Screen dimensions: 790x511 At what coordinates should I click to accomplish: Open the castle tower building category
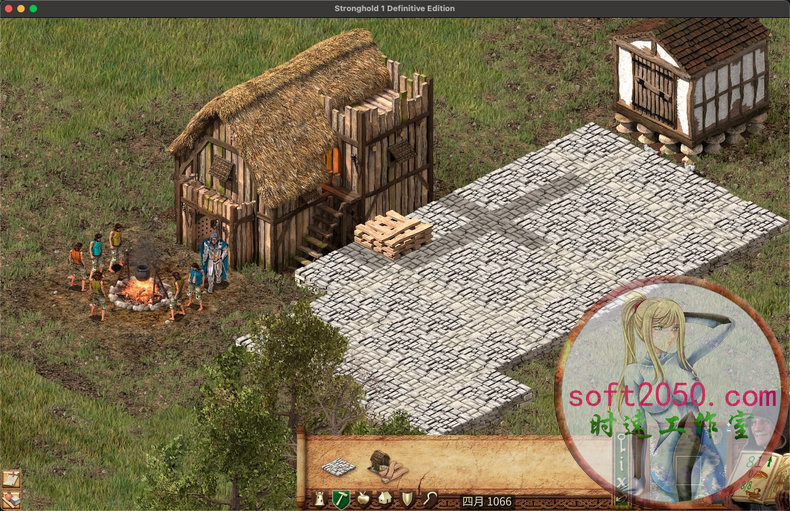click(319, 498)
